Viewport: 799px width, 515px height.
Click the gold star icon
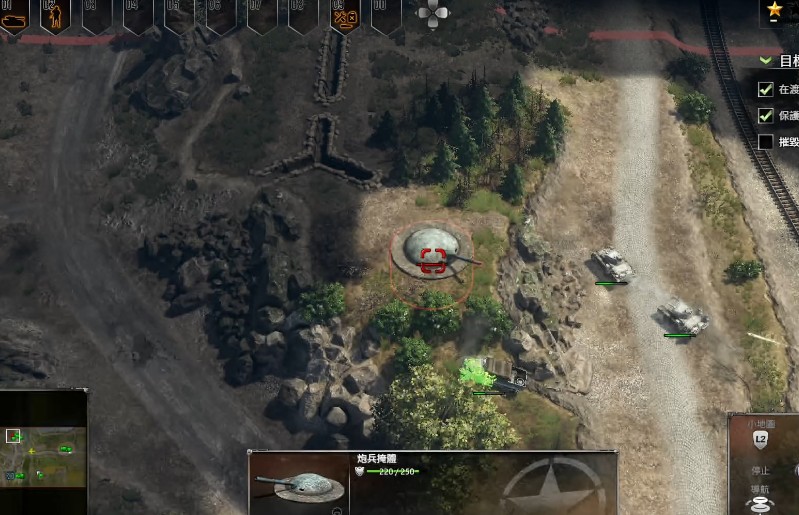tap(775, 11)
